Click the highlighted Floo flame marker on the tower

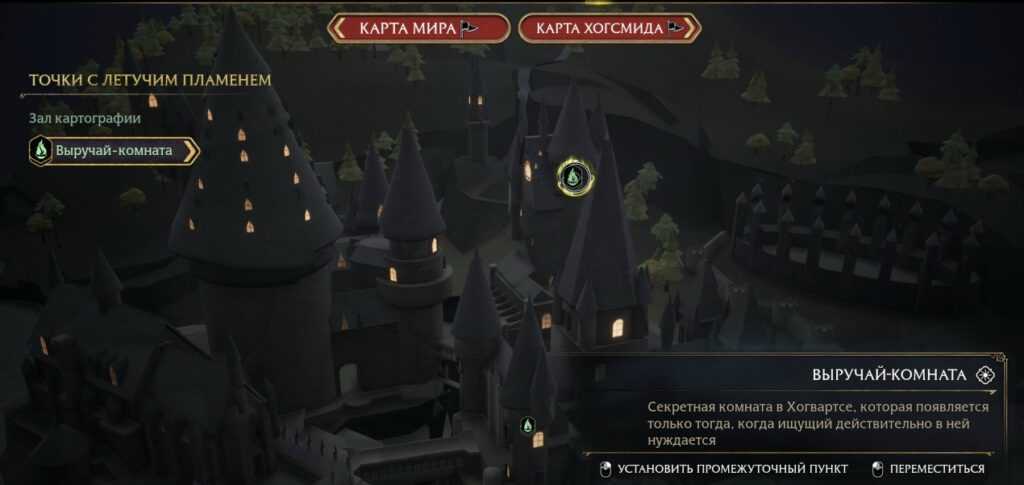tap(575, 175)
